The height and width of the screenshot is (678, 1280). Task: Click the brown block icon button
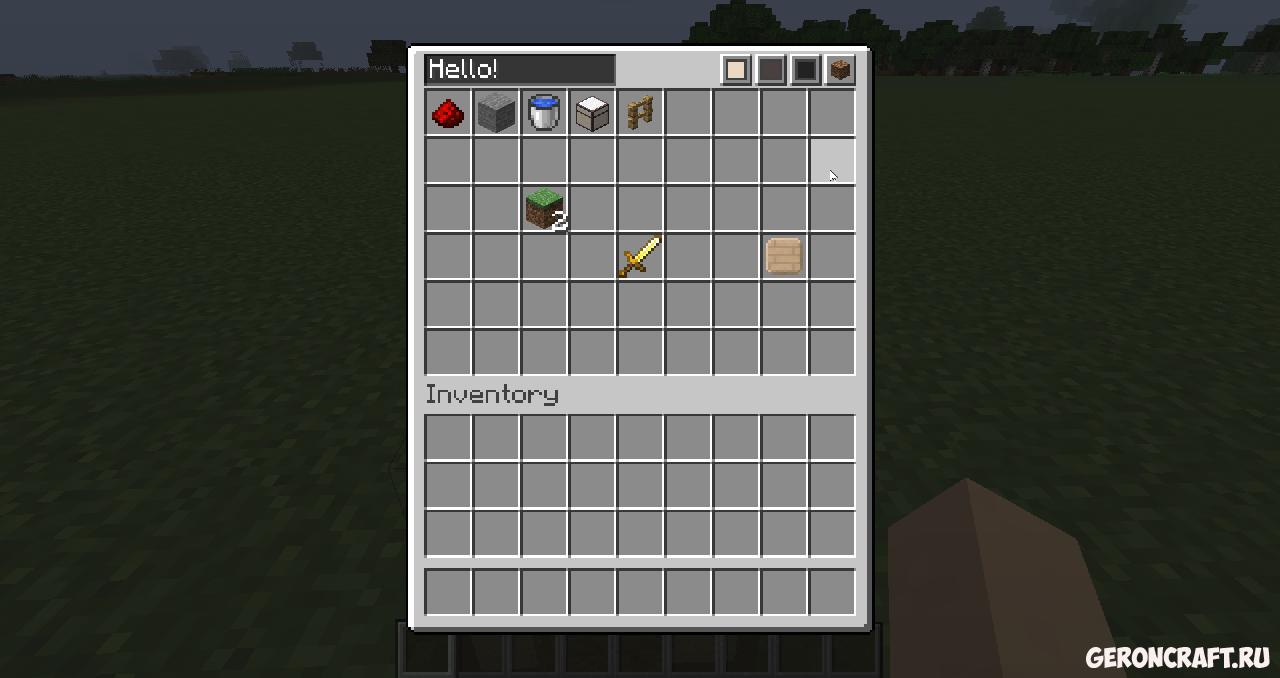tap(840, 70)
